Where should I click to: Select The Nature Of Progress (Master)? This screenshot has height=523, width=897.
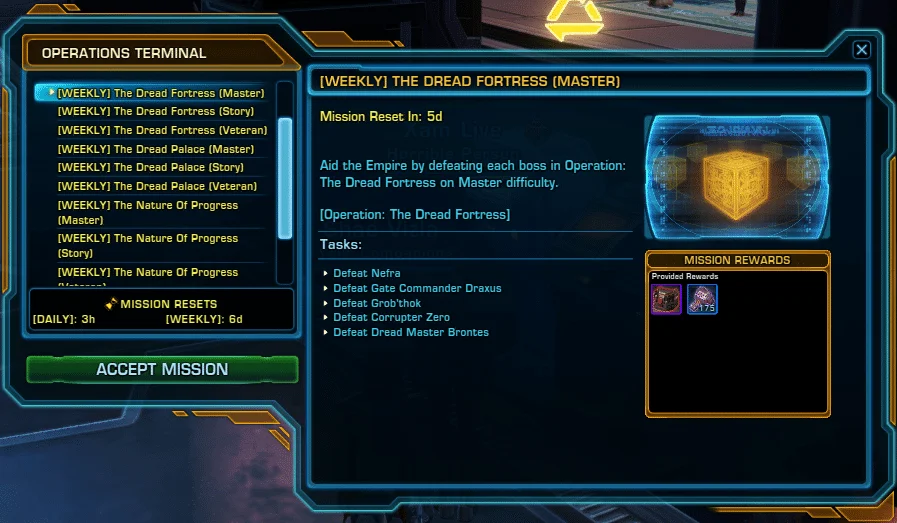pyautogui.click(x=148, y=212)
